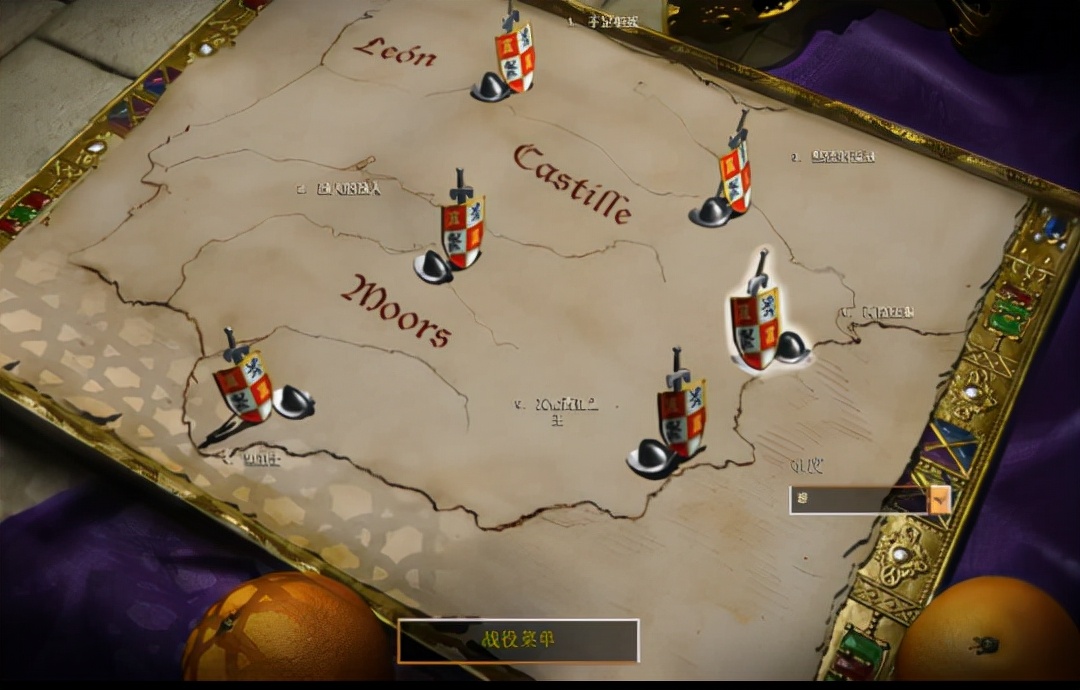Return to the 战役菜单 campaign menu
The height and width of the screenshot is (690, 1080).
[x=518, y=641]
